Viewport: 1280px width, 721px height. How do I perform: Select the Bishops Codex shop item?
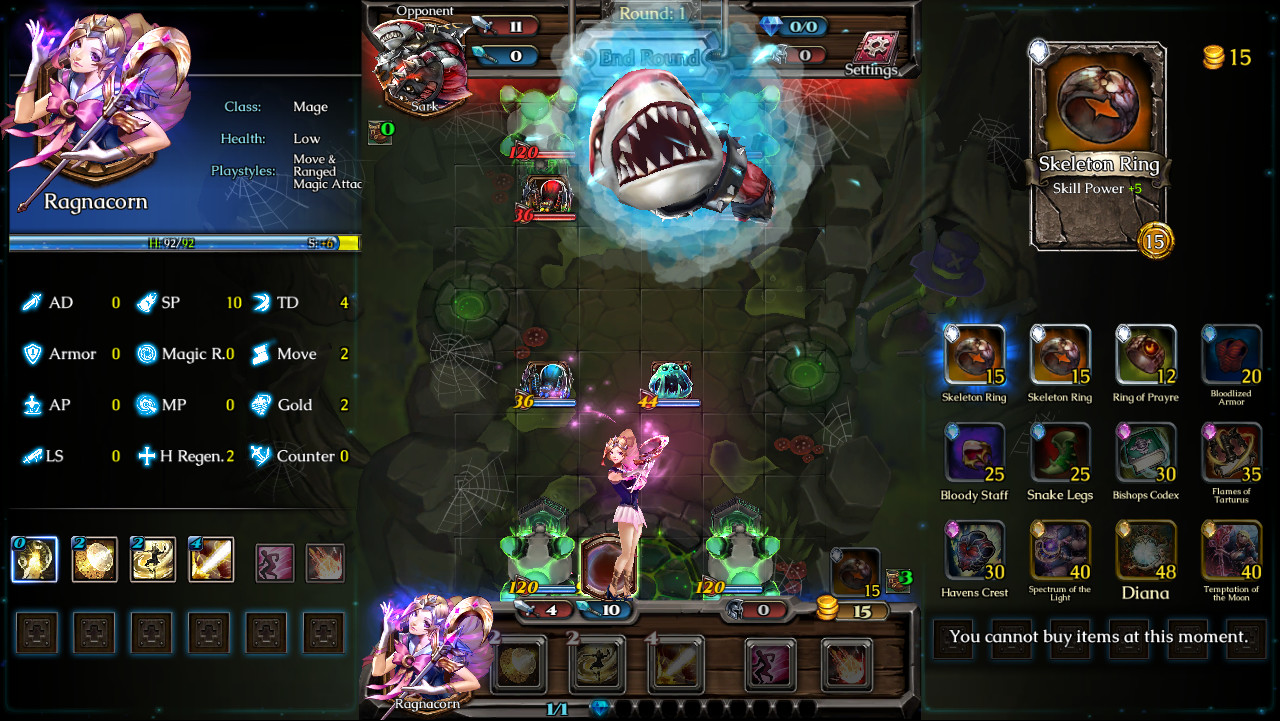pyautogui.click(x=1145, y=453)
